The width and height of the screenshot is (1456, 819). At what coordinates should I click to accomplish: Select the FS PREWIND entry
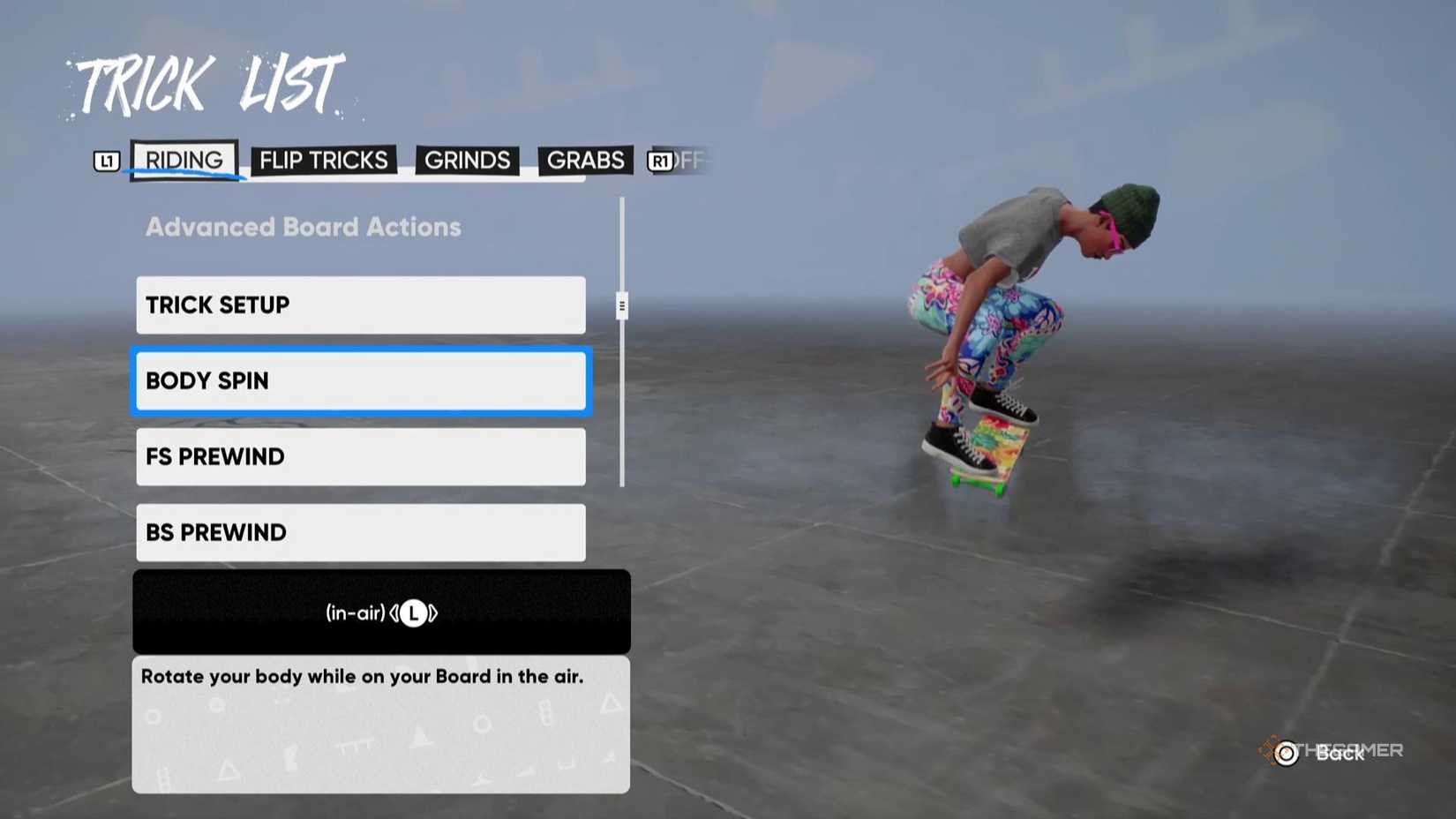pos(360,457)
